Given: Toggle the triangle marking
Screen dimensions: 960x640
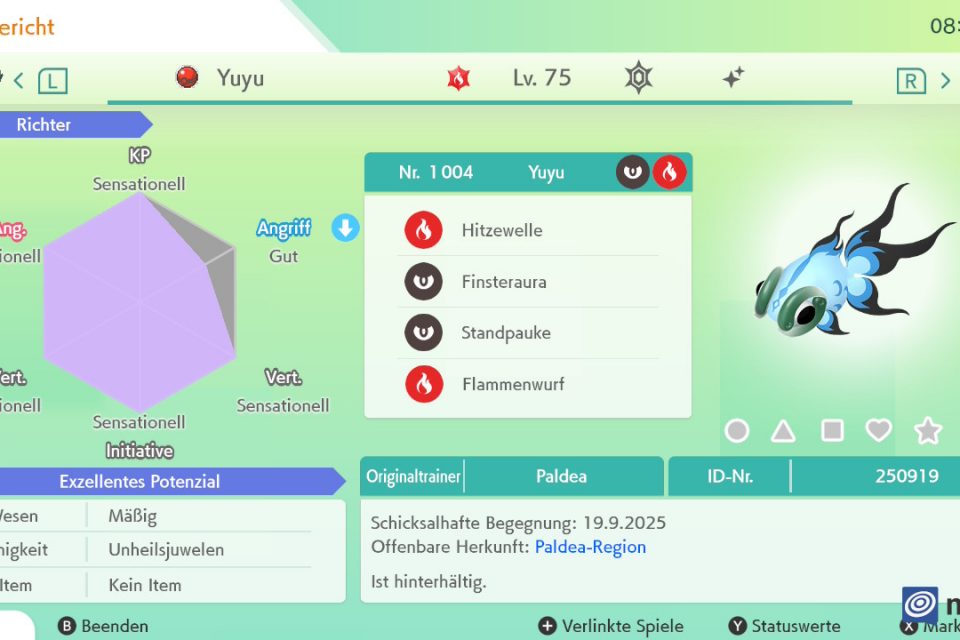Looking at the screenshot, I should [783, 431].
